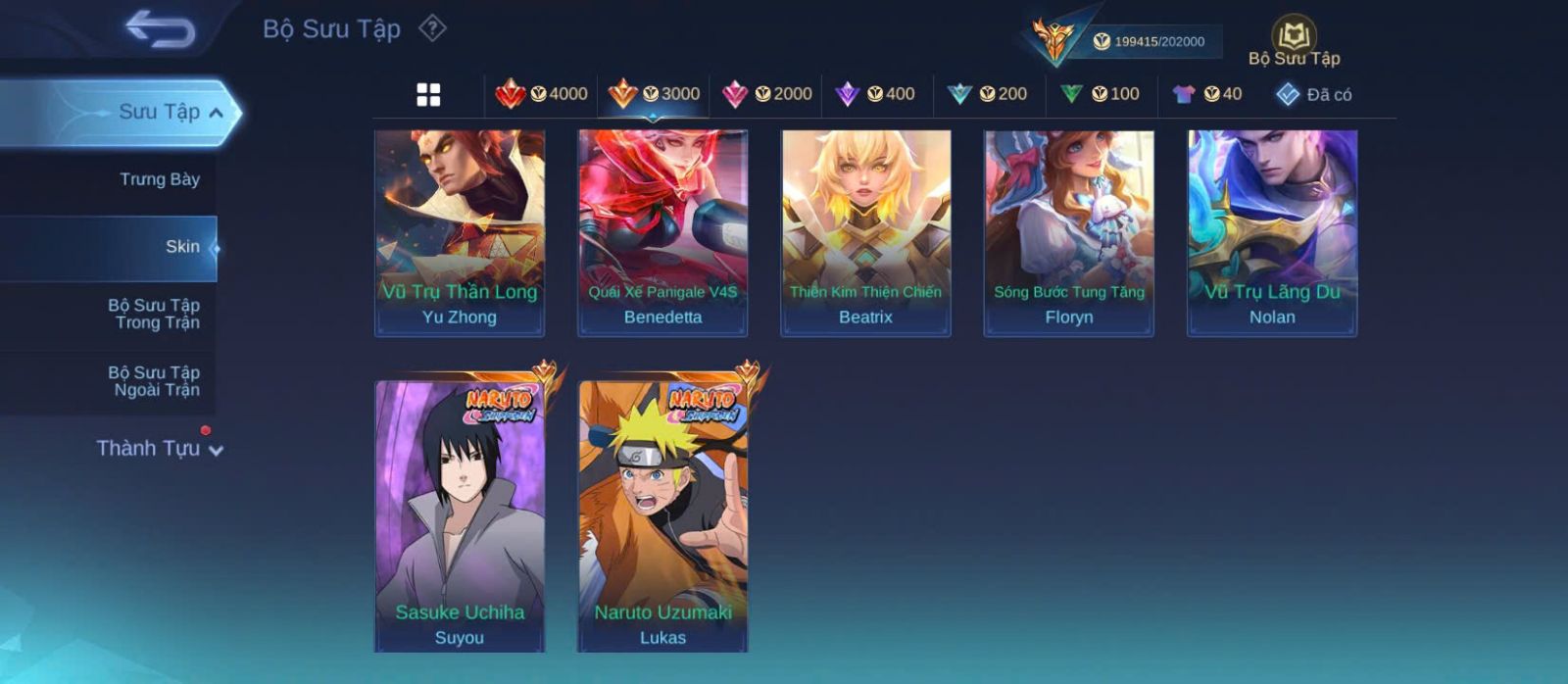Switch to the 2000 points tier tab
1568x684 pixels.
coord(767,94)
